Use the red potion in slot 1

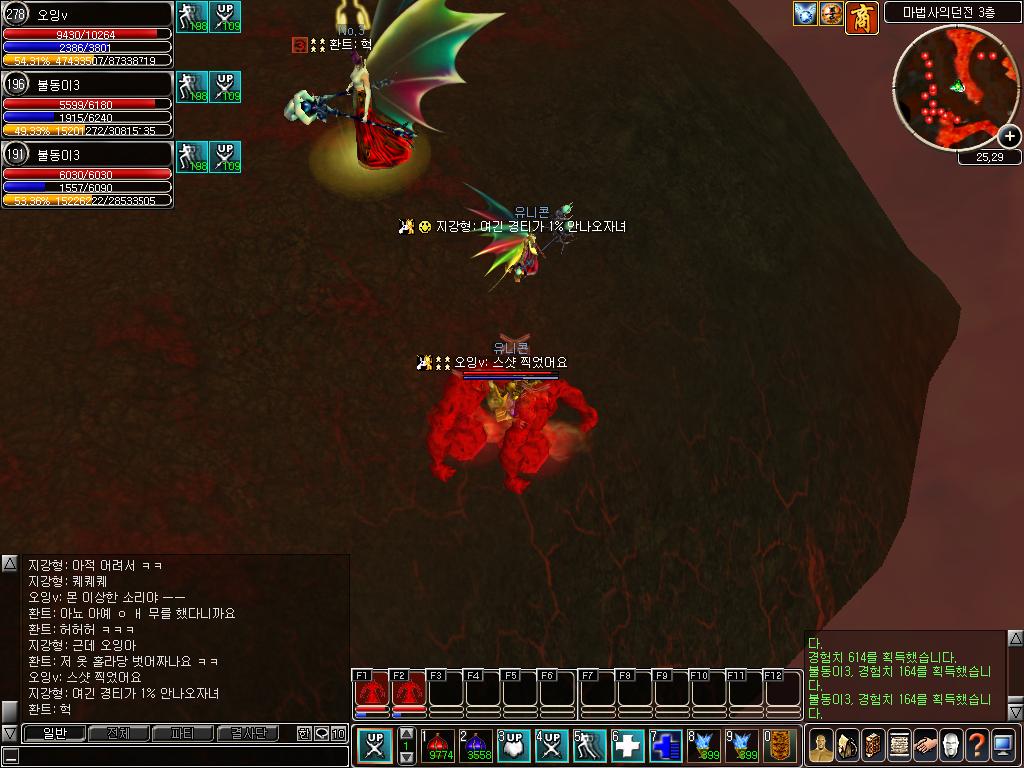439,745
